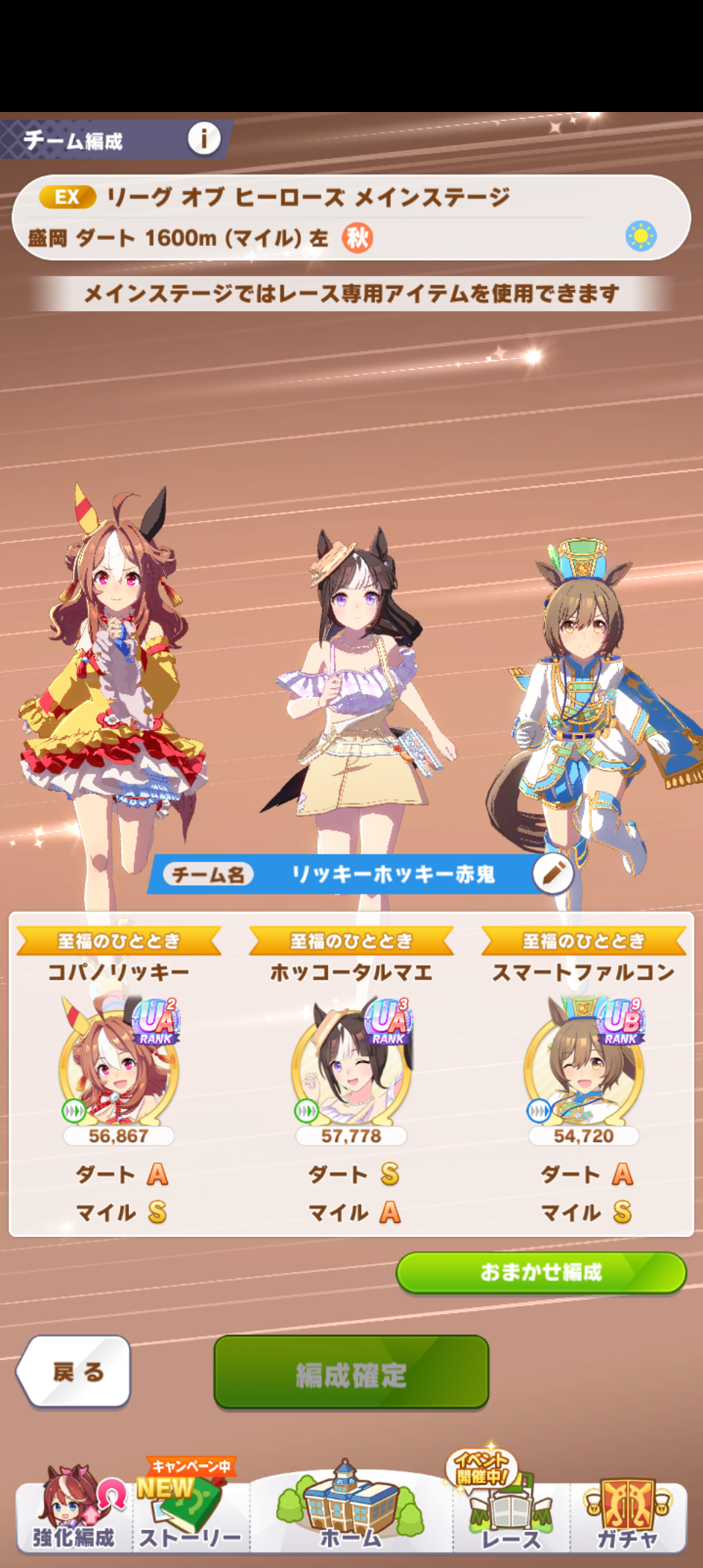Screen dimensions: 703x1568
Task: Edit the team name with pencil icon
Action: pos(553,873)
